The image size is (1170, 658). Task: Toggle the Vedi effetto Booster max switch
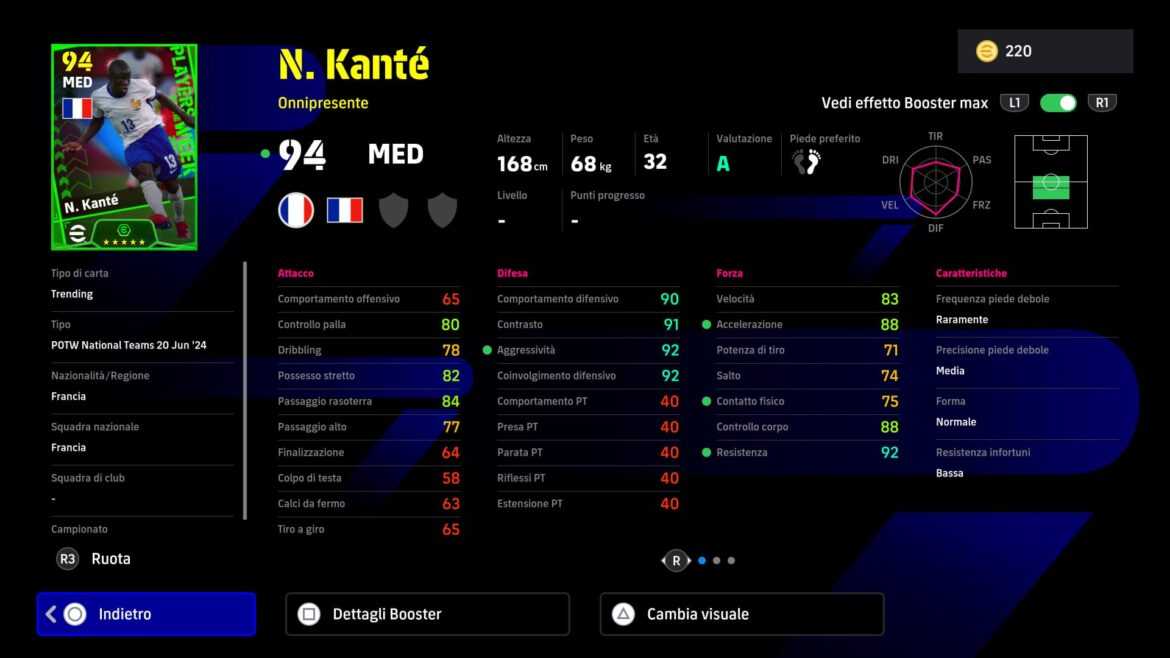coord(1057,103)
